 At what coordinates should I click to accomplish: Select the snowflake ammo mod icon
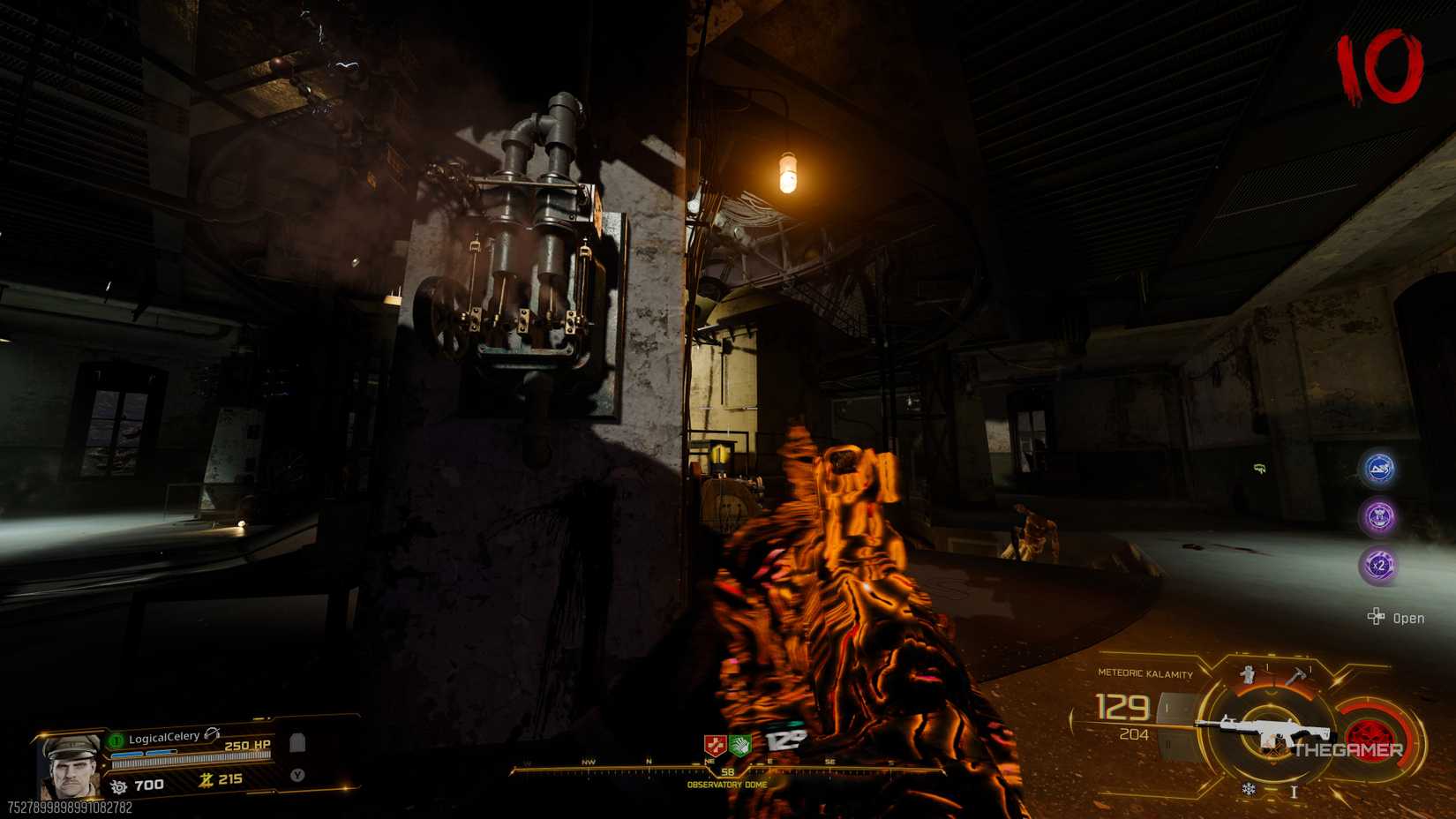[x=1250, y=789]
